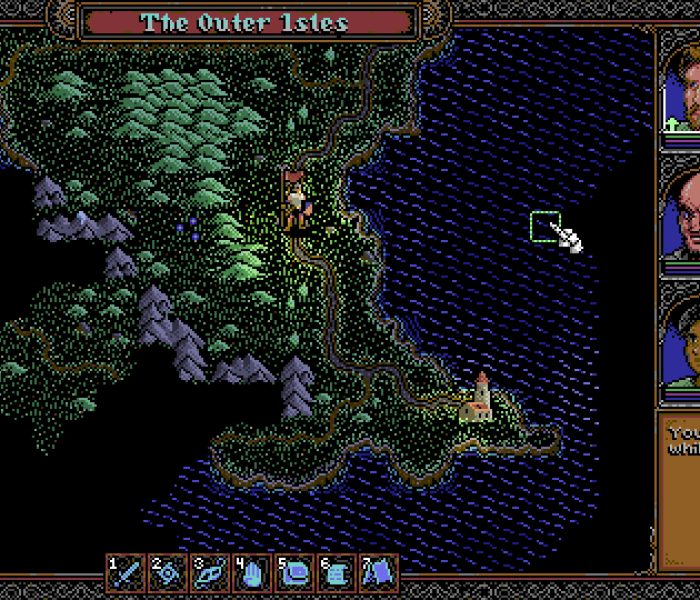Select the bald party member portrait
The height and width of the screenshot is (600, 700).
pos(682,218)
